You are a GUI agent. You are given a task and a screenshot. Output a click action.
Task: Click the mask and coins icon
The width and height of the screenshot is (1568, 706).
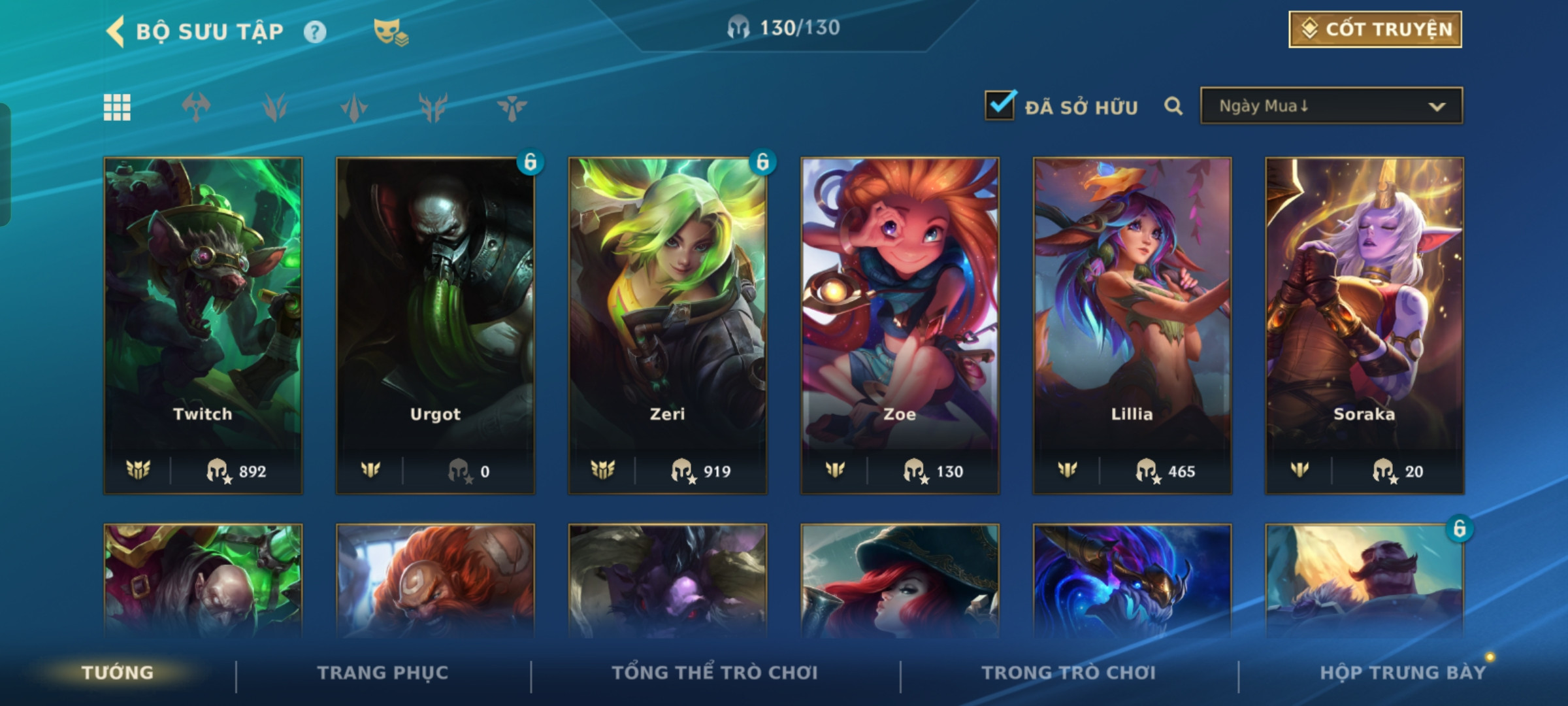coord(390,32)
